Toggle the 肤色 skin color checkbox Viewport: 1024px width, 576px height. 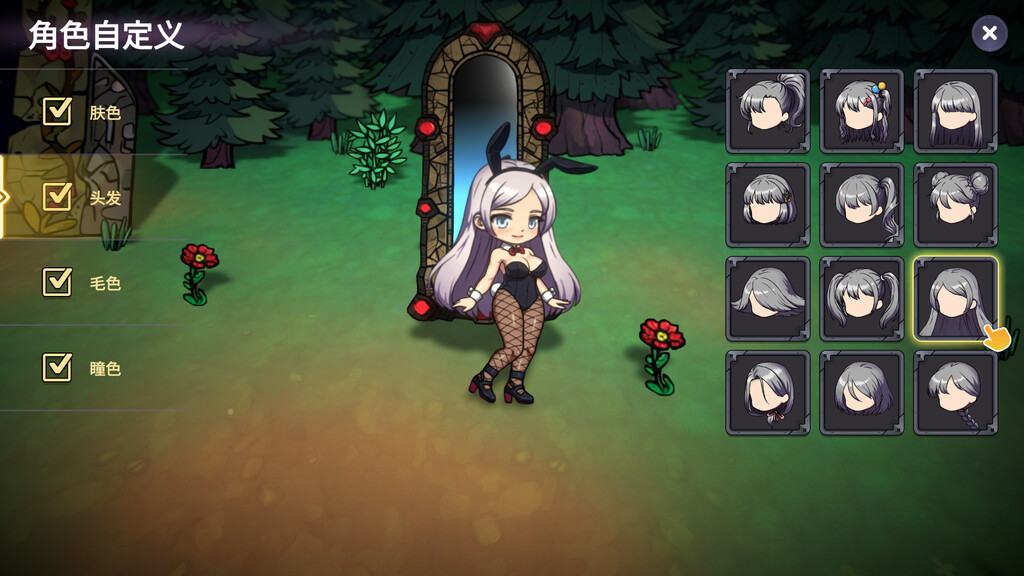57,111
